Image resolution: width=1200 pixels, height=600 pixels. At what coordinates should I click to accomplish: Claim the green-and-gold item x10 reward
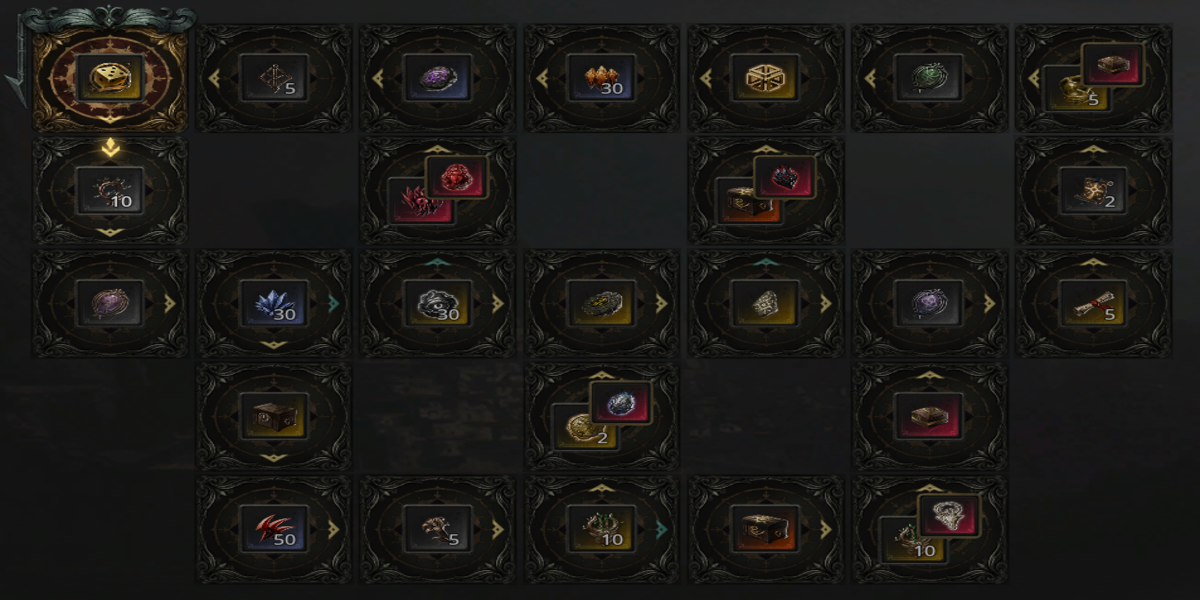tap(602, 528)
